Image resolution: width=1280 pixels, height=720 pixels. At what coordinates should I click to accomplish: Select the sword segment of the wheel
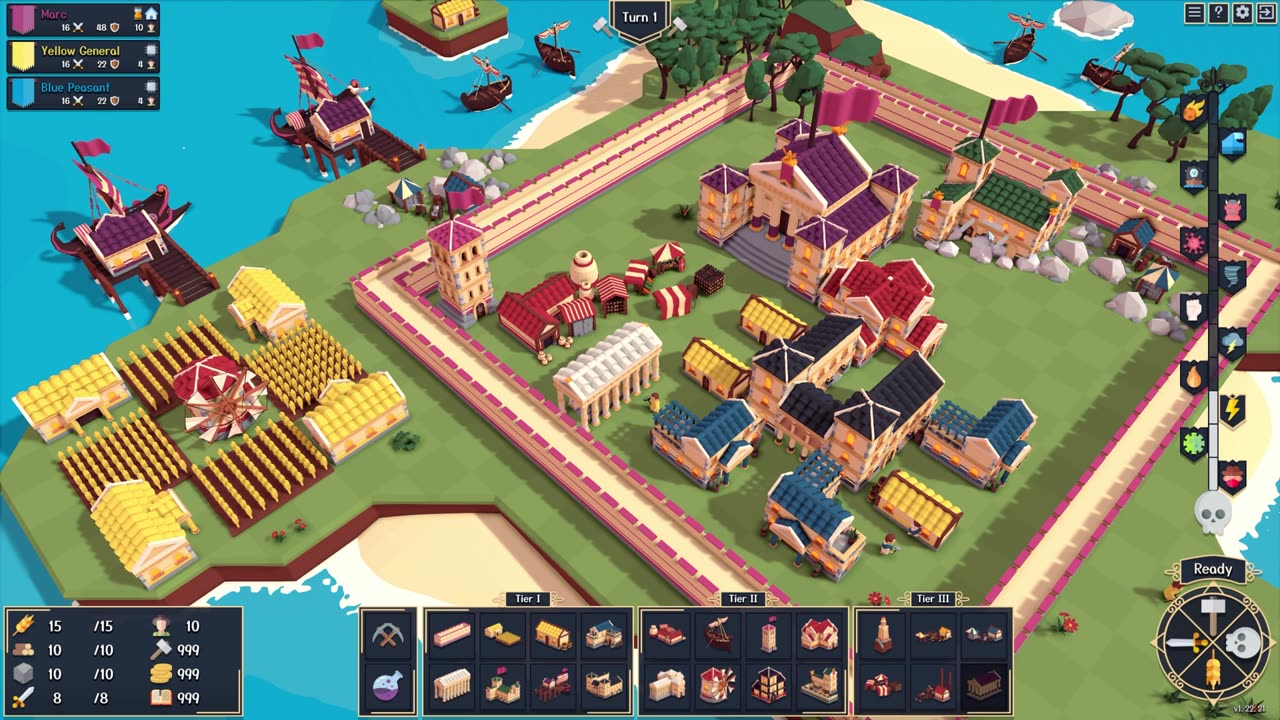1182,644
